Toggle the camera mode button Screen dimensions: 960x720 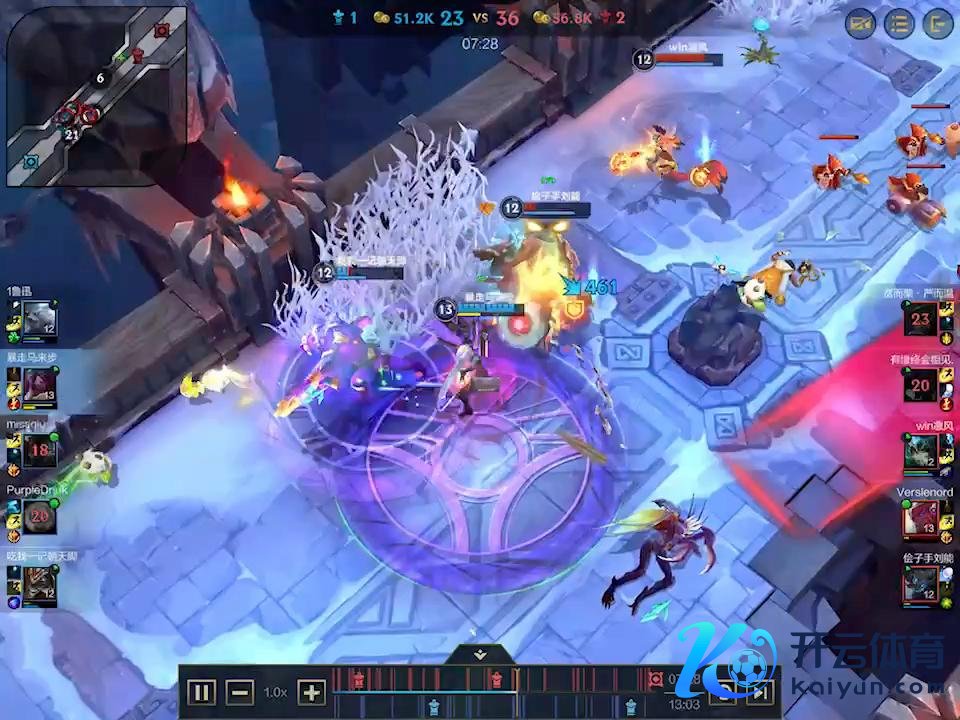860,24
